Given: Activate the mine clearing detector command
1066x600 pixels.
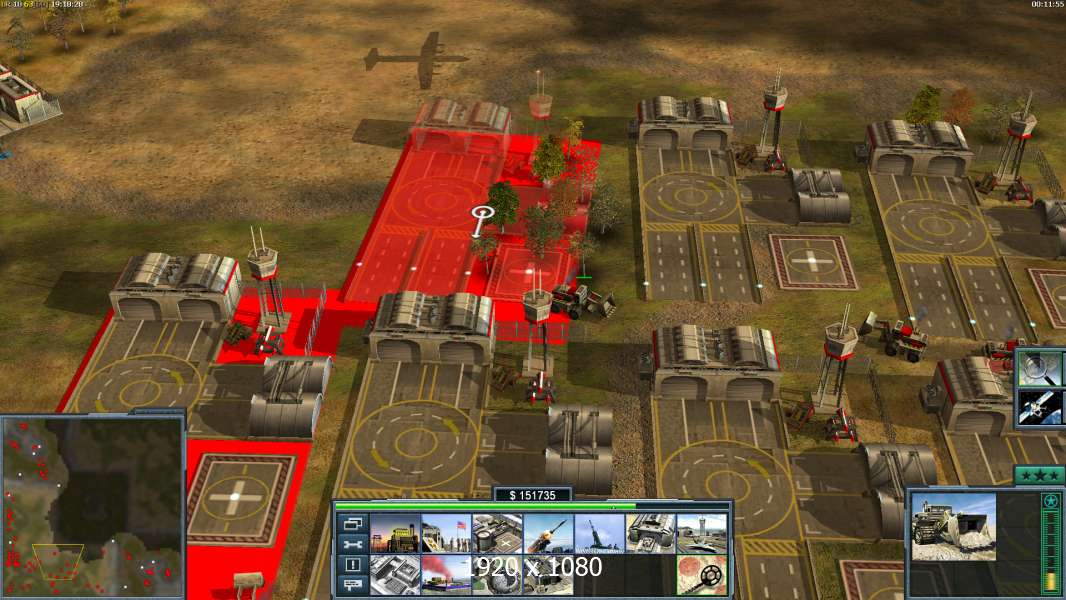Looking at the screenshot, I should coord(701,575).
